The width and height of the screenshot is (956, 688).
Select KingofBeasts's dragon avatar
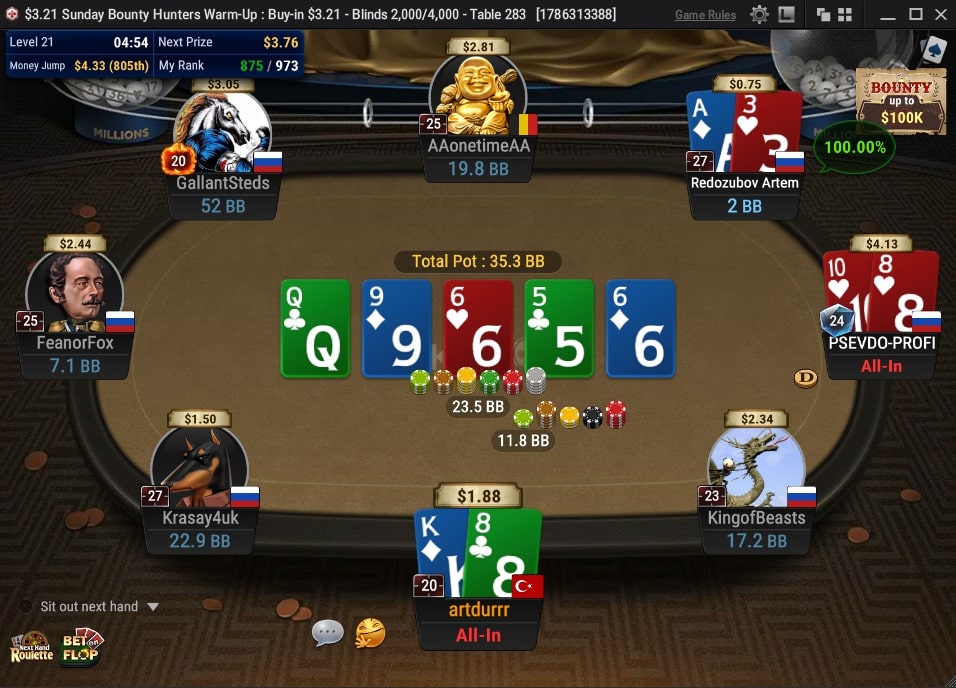(755, 467)
